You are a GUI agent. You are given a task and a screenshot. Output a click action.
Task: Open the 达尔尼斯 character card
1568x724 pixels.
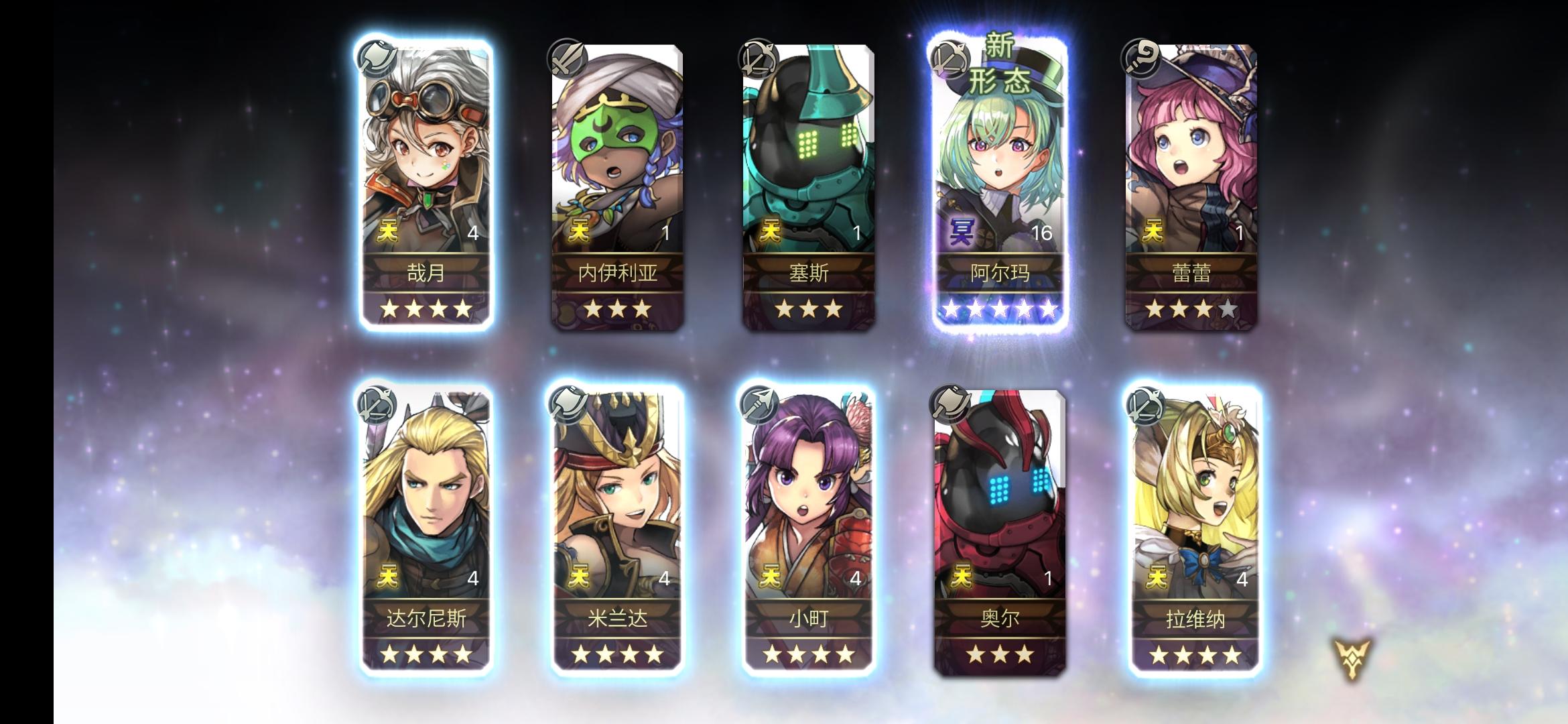click(423, 523)
